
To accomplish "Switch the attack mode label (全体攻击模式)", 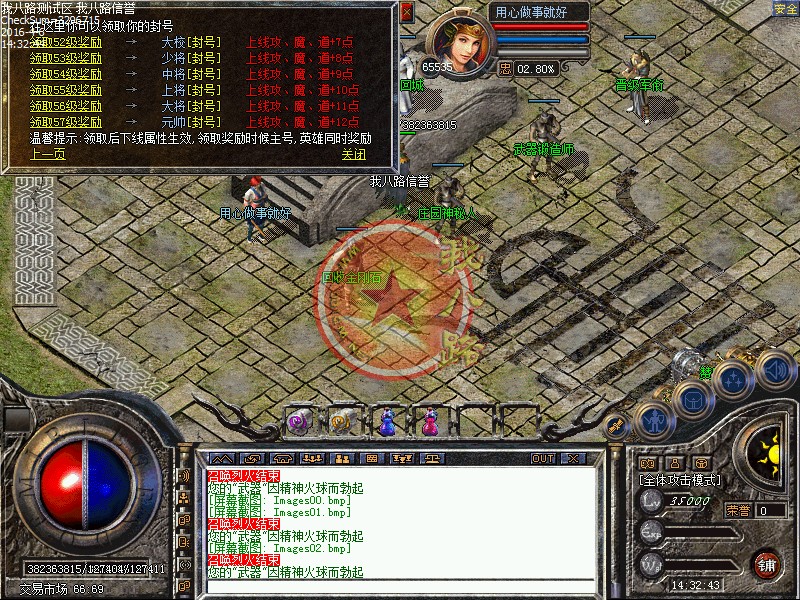I will (x=679, y=480).
